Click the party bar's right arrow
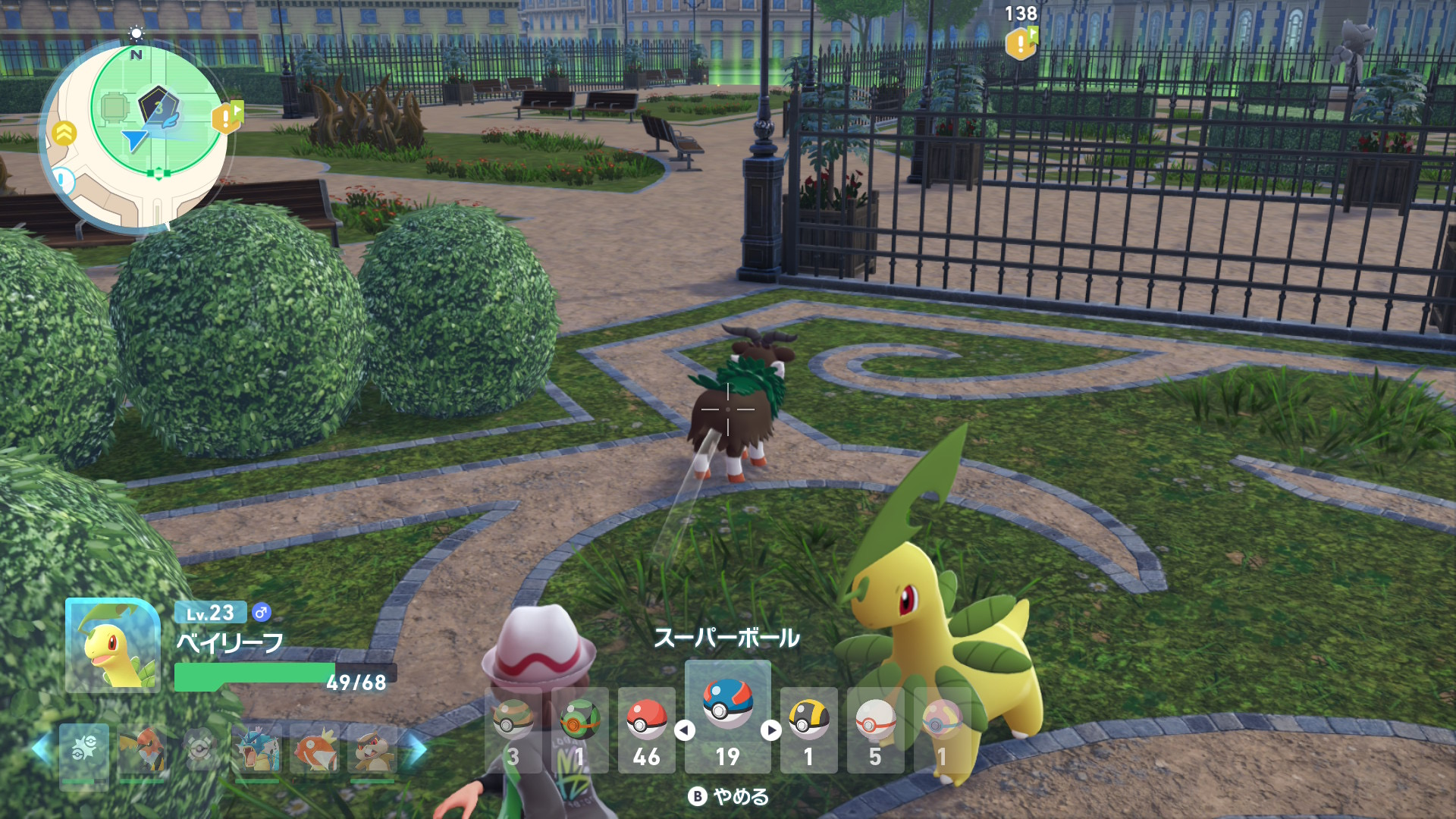The height and width of the screenshot is (819, 1456). point(416,749)
